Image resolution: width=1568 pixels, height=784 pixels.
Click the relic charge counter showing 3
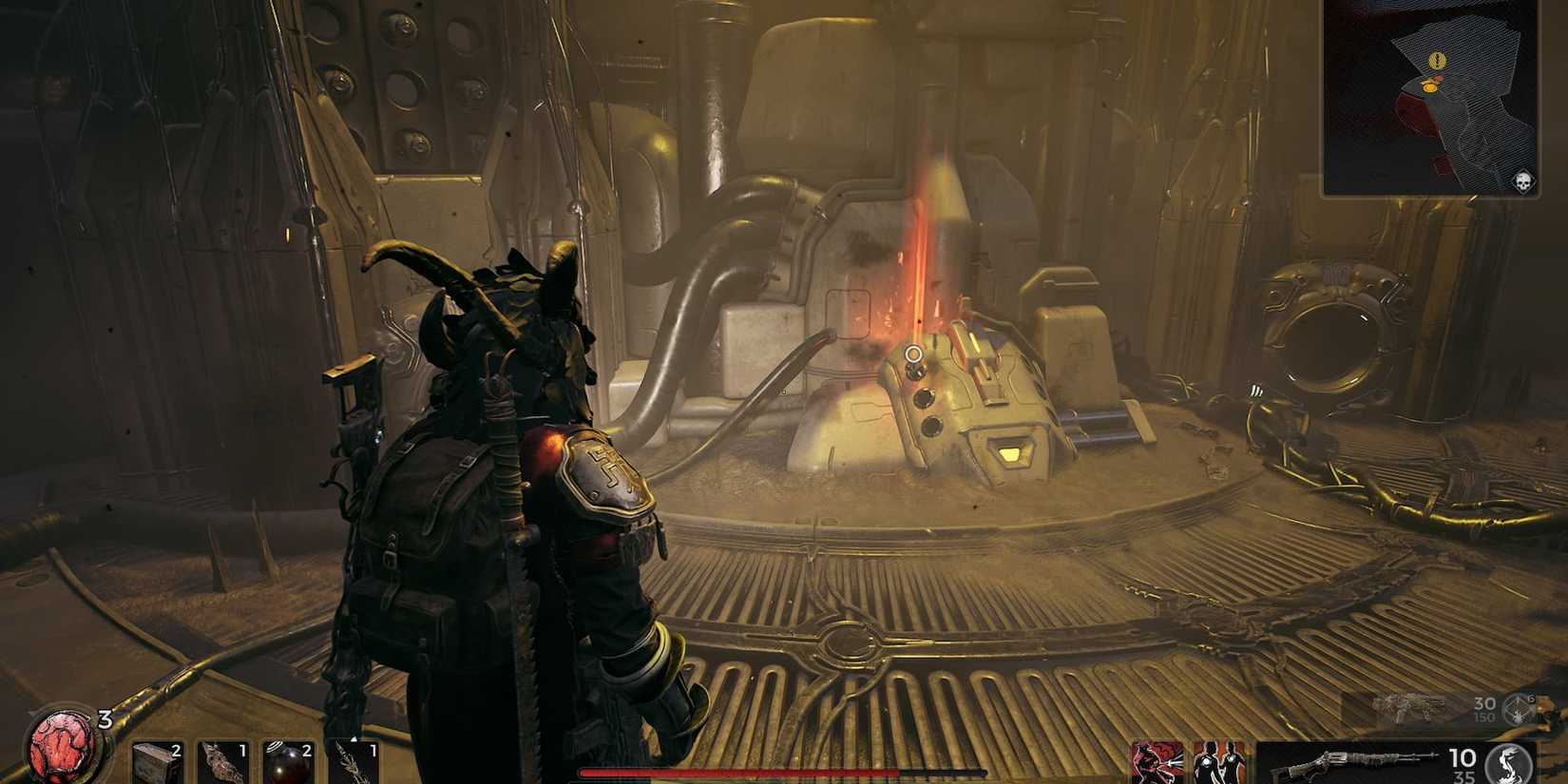(105, 719)
